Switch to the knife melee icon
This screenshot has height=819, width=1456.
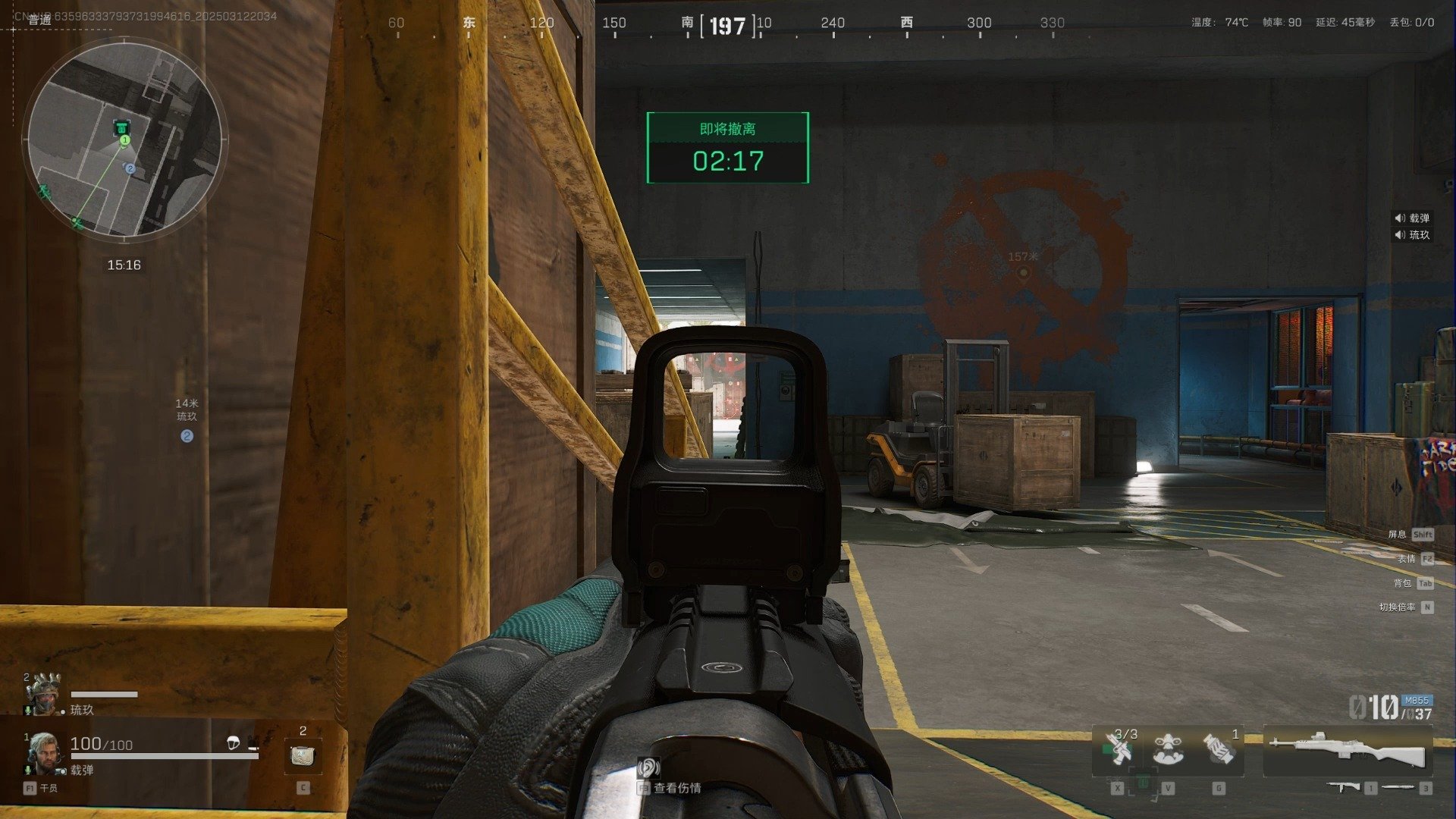1399,788
